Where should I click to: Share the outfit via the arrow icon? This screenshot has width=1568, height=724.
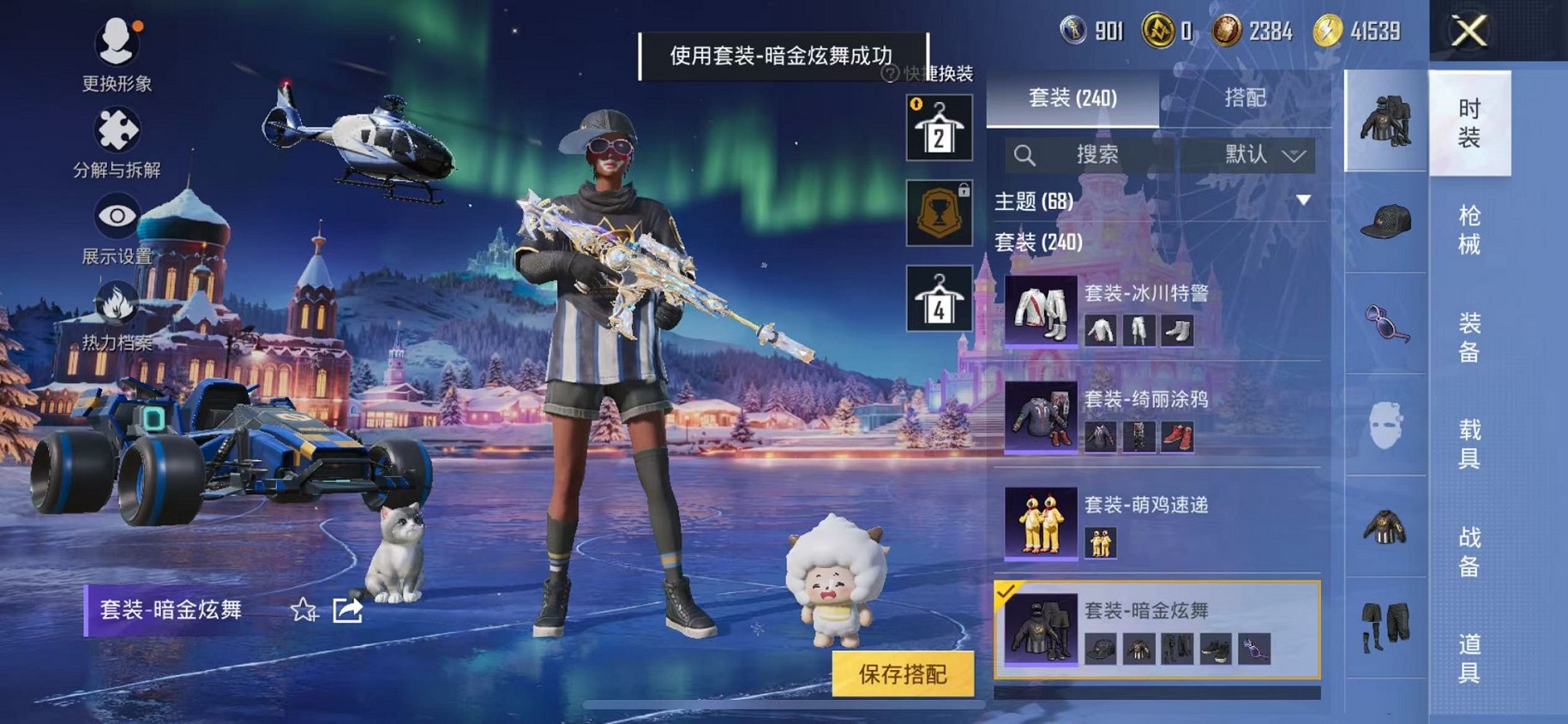point(347,610)
